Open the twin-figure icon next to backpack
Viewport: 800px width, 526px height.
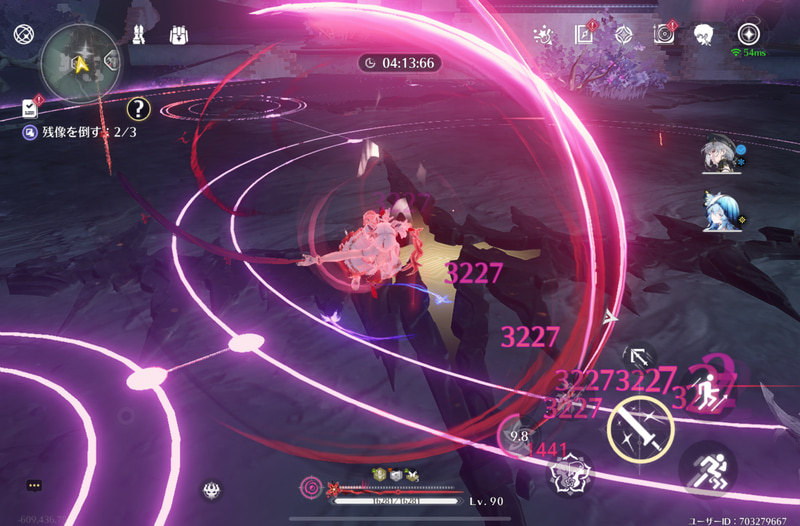tap(140, 35)
